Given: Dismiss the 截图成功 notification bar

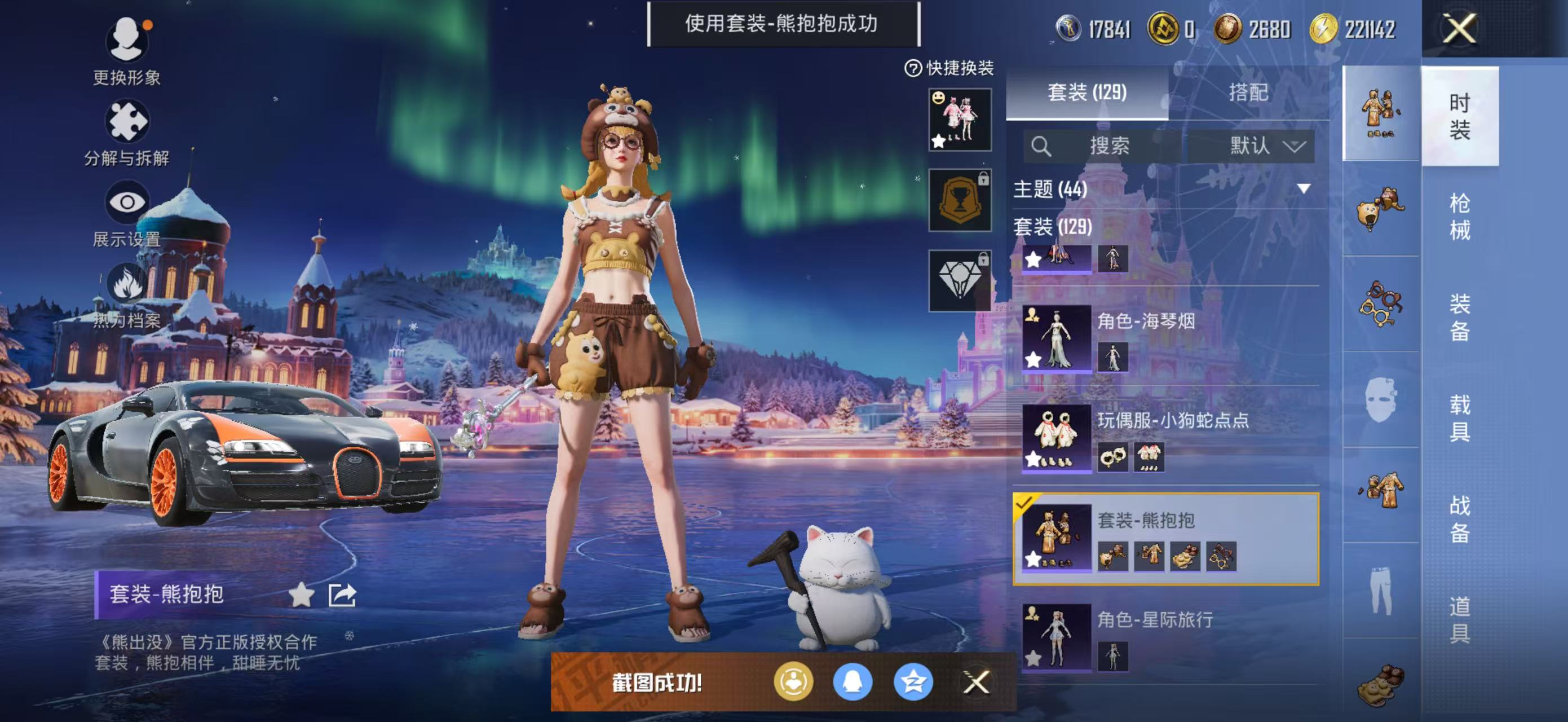Looking at the screenshot, I should [977, 683].
